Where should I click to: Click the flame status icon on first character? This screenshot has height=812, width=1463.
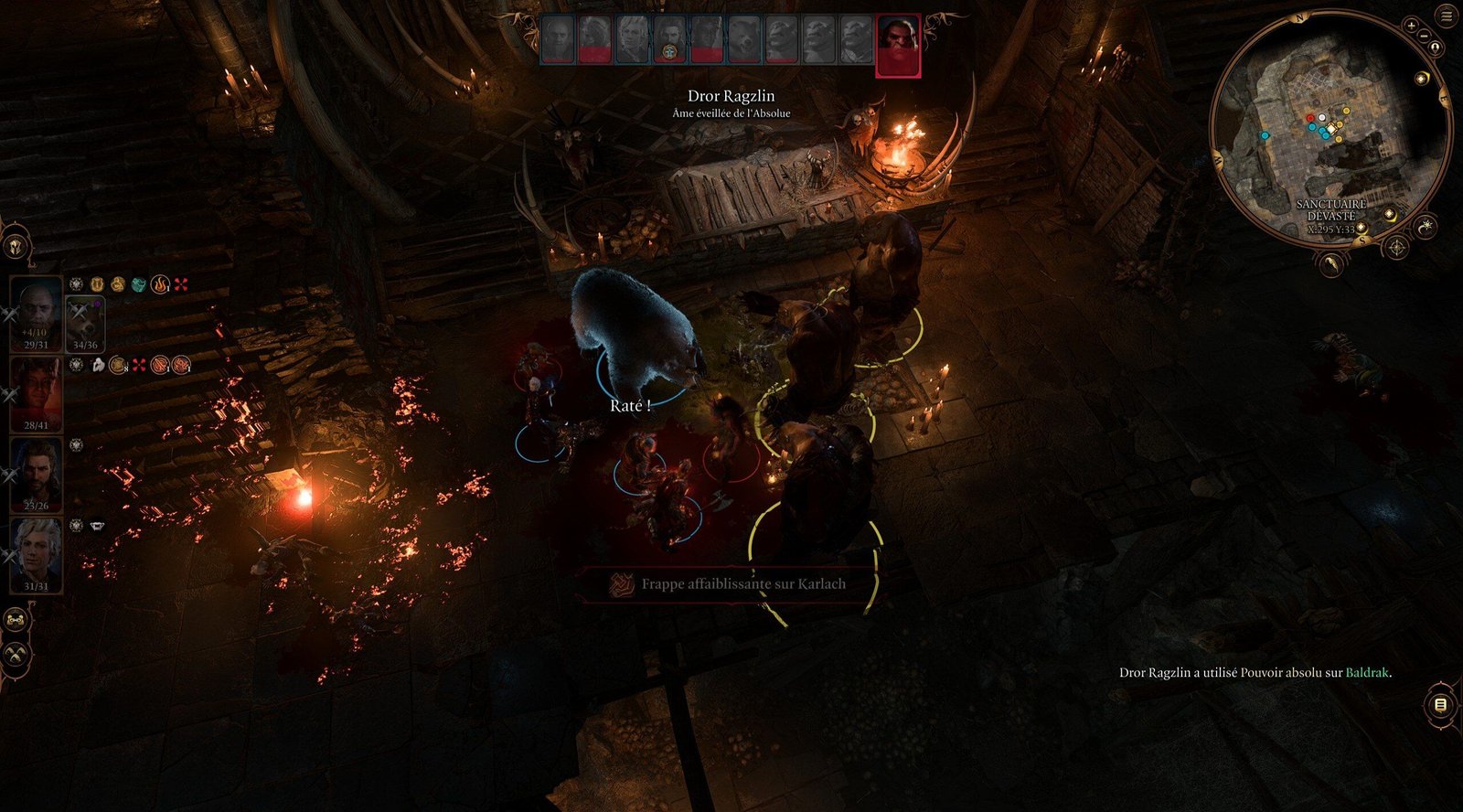(160, 285)
